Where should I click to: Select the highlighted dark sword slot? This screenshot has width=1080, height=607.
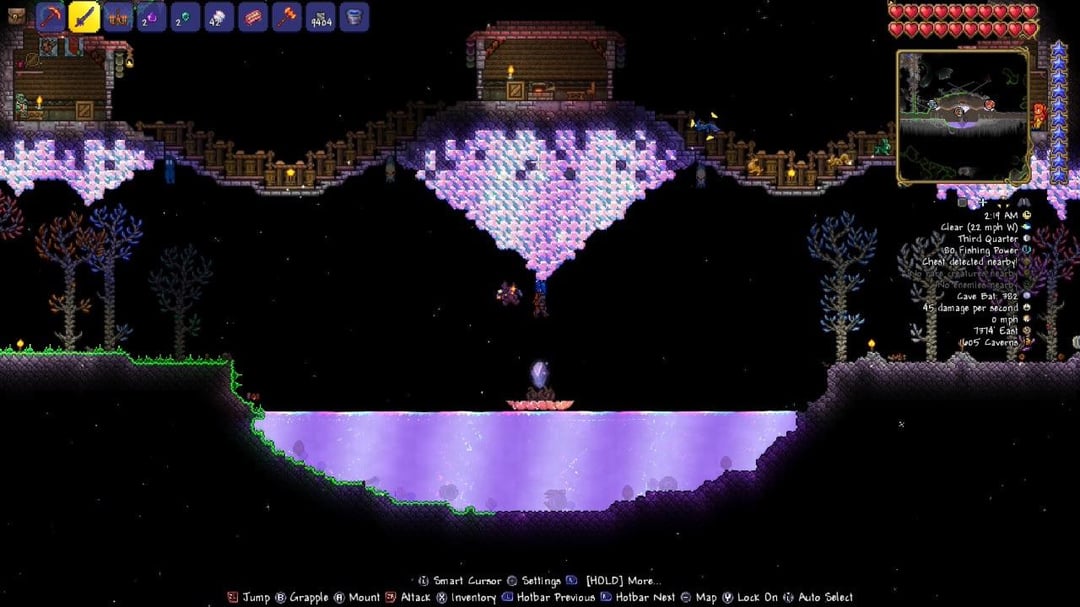click(84, 17)
